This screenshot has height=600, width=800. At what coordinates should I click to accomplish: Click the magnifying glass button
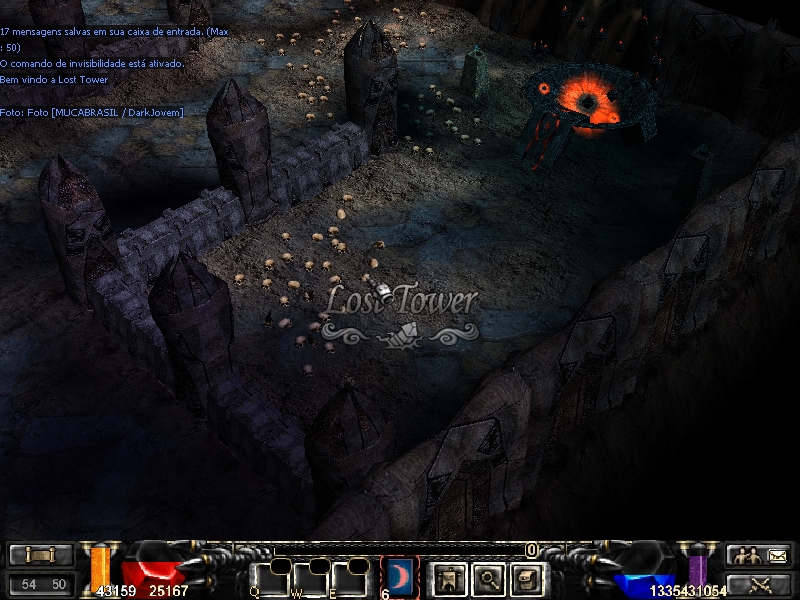coord(487,577)
